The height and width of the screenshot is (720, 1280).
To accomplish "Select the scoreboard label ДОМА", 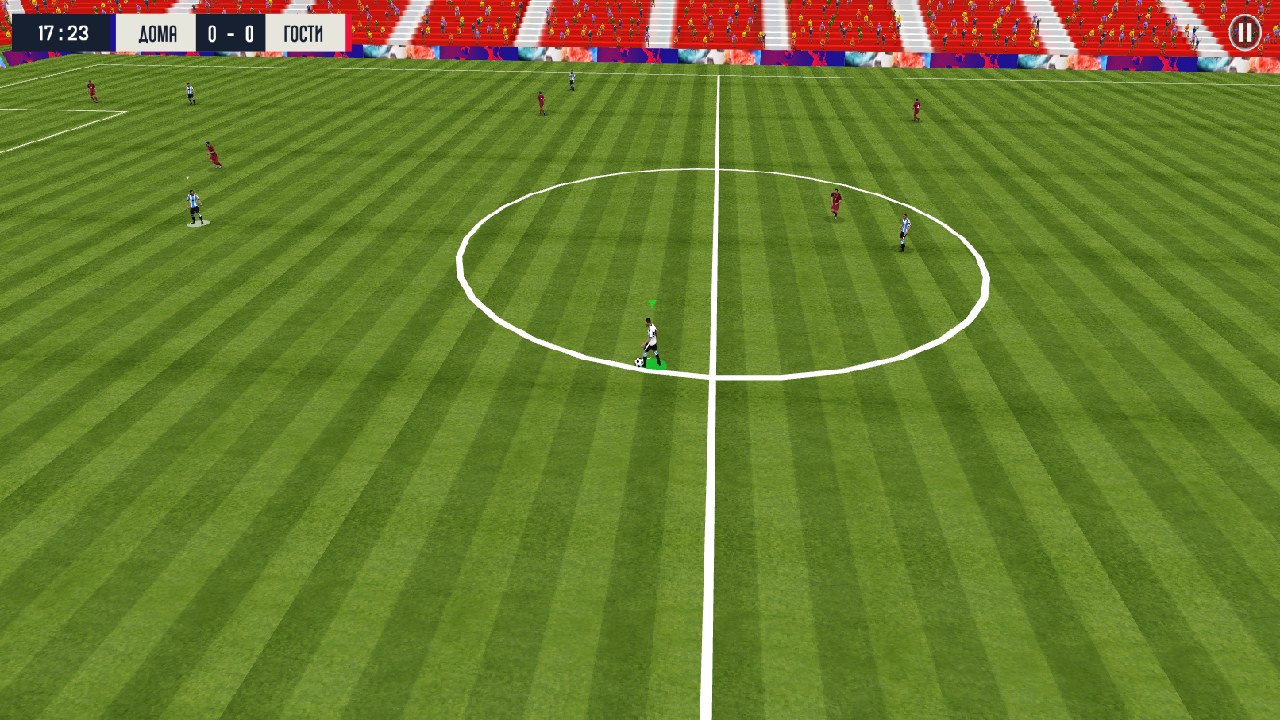I will point(159,32).
